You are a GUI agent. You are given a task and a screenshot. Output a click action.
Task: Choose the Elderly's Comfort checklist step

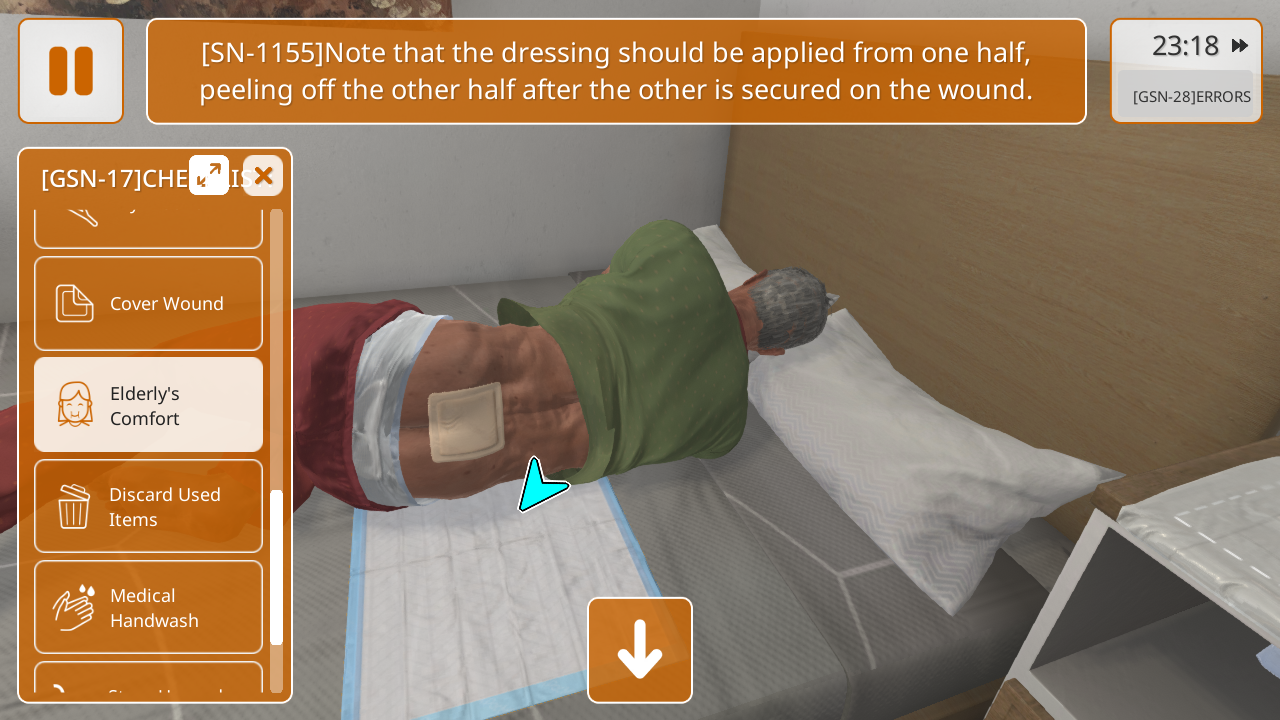pyautogui.click(x=149, y=405)
